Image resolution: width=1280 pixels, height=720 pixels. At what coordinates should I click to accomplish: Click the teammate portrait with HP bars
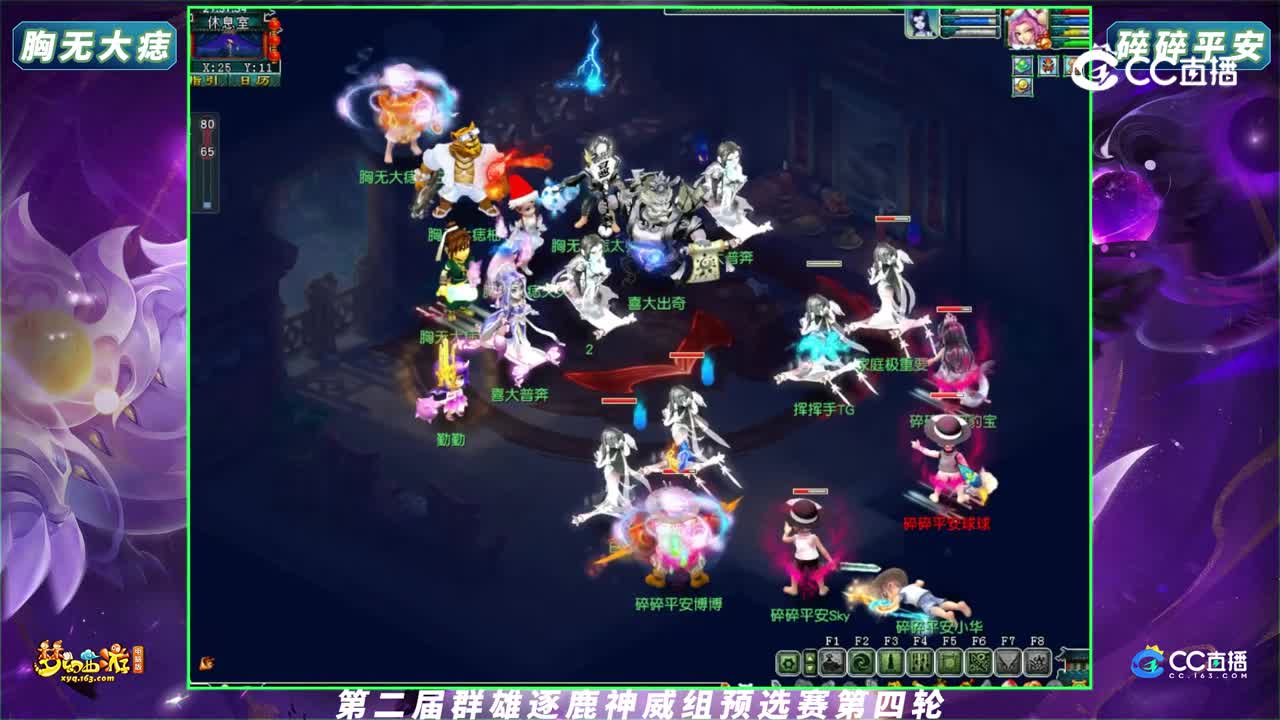(920, 22)
